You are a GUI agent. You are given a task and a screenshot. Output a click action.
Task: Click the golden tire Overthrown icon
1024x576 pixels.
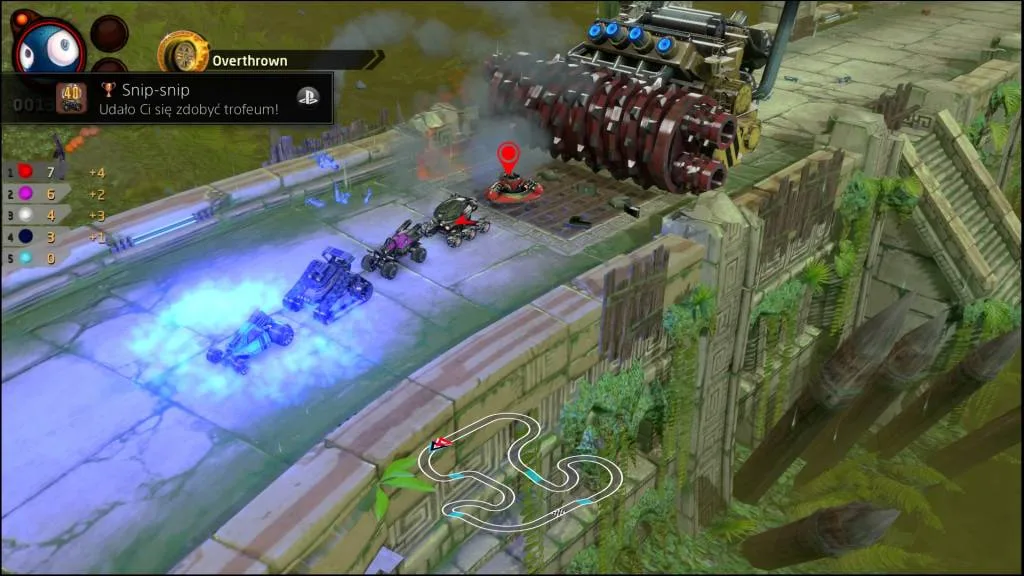coord(183,52)
